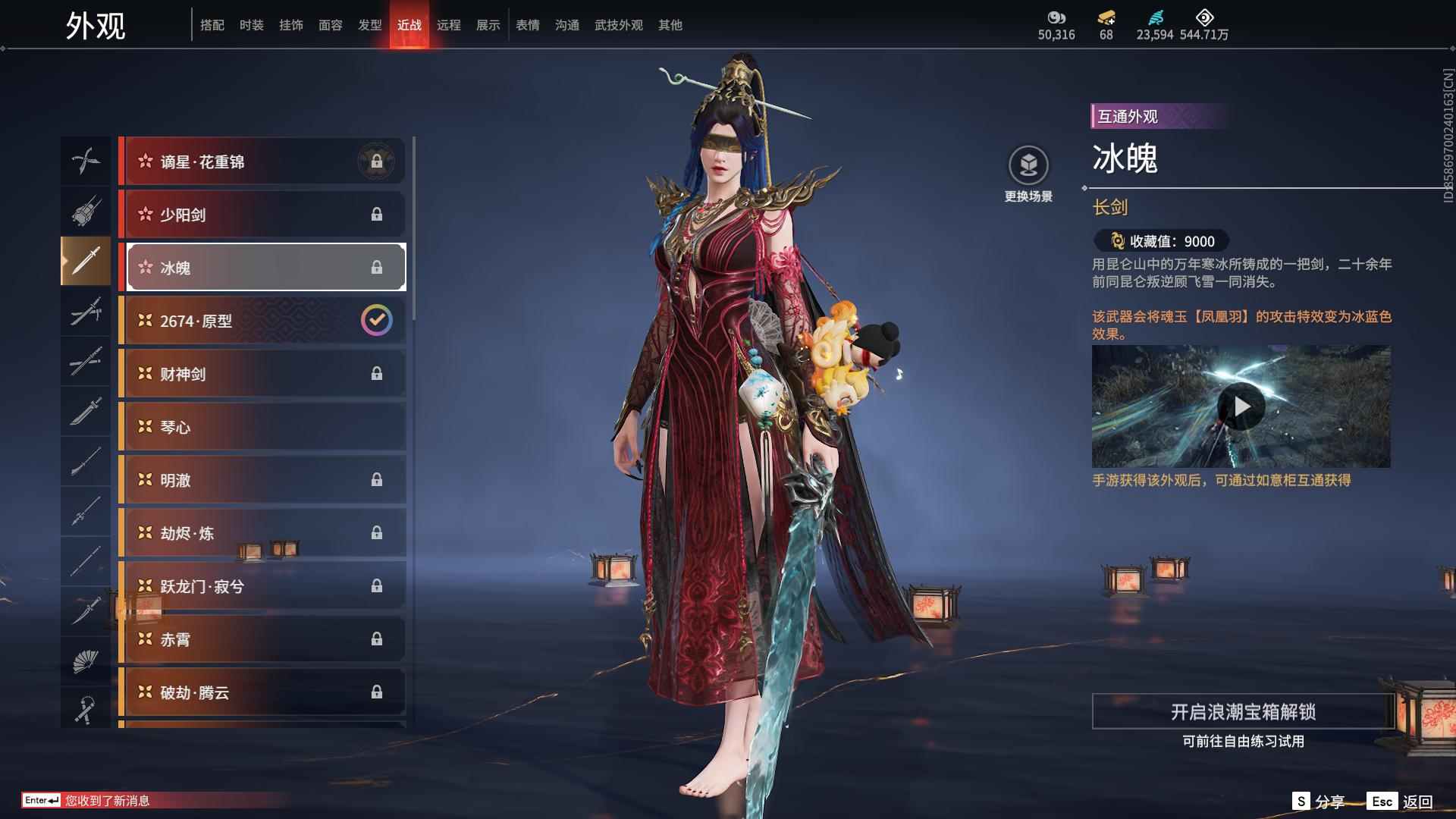
Task: Select the 琴心 weapon skin
Action: [x=262, y=427]
